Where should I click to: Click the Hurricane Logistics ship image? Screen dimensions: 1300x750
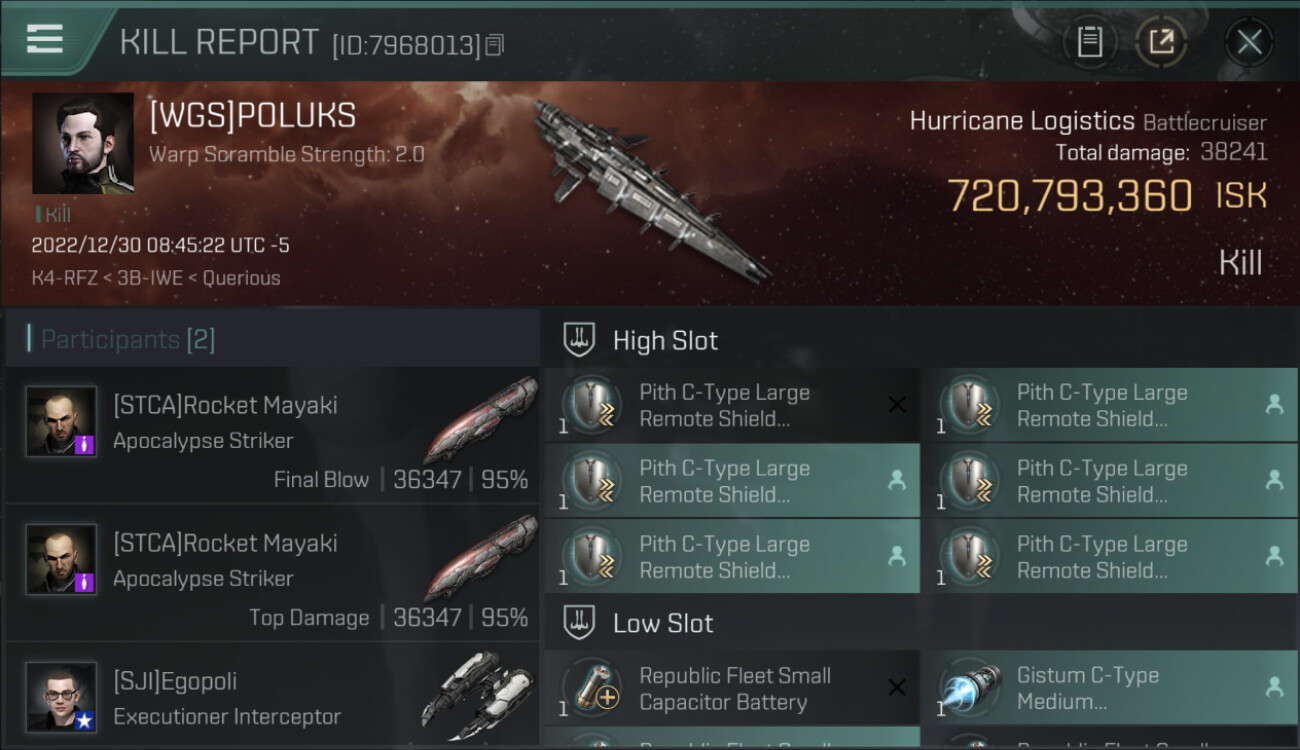coord(650,190)
